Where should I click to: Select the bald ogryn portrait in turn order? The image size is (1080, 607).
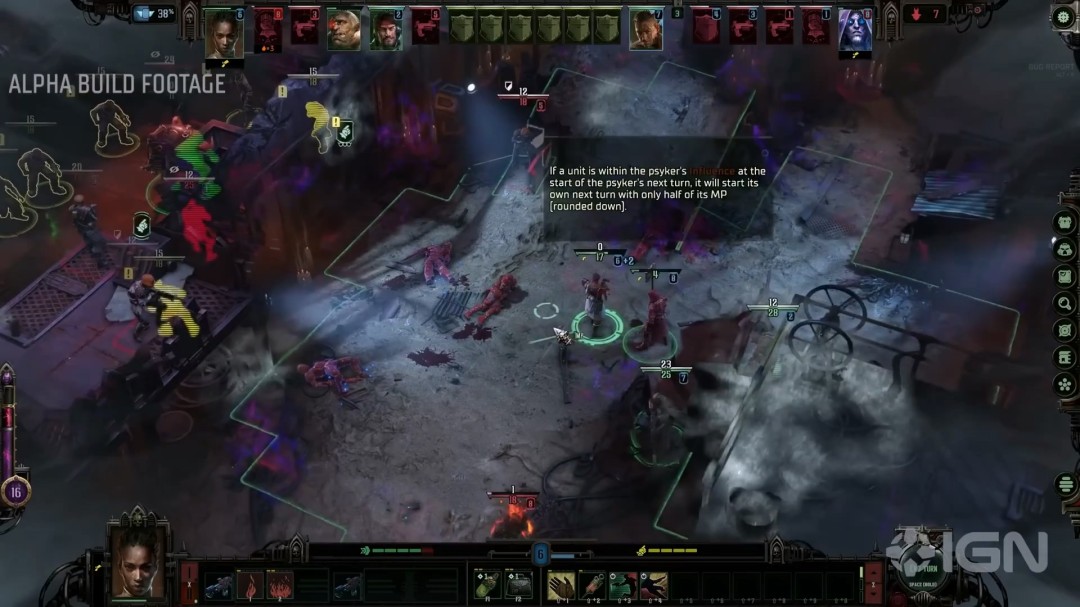[343, 29]
